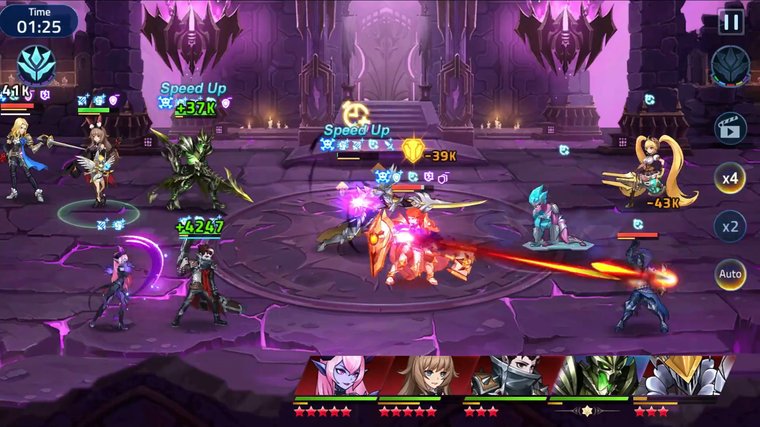760x427 pixels.
Task: Choose the masked black-haired hero portrait
Action: click(x=504, y=377)
